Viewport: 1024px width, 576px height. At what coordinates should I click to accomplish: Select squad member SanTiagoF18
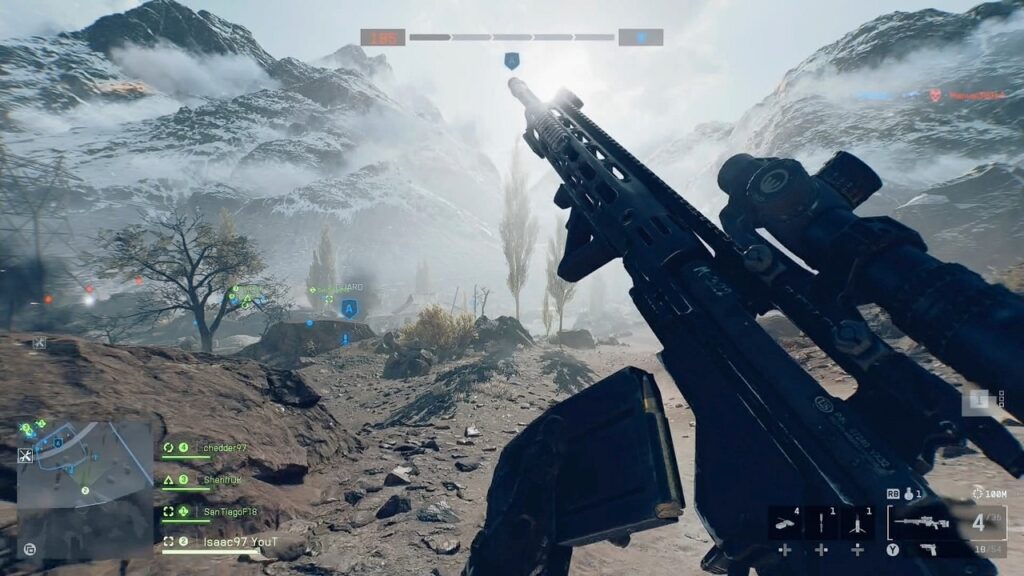[x=229, y=512]
